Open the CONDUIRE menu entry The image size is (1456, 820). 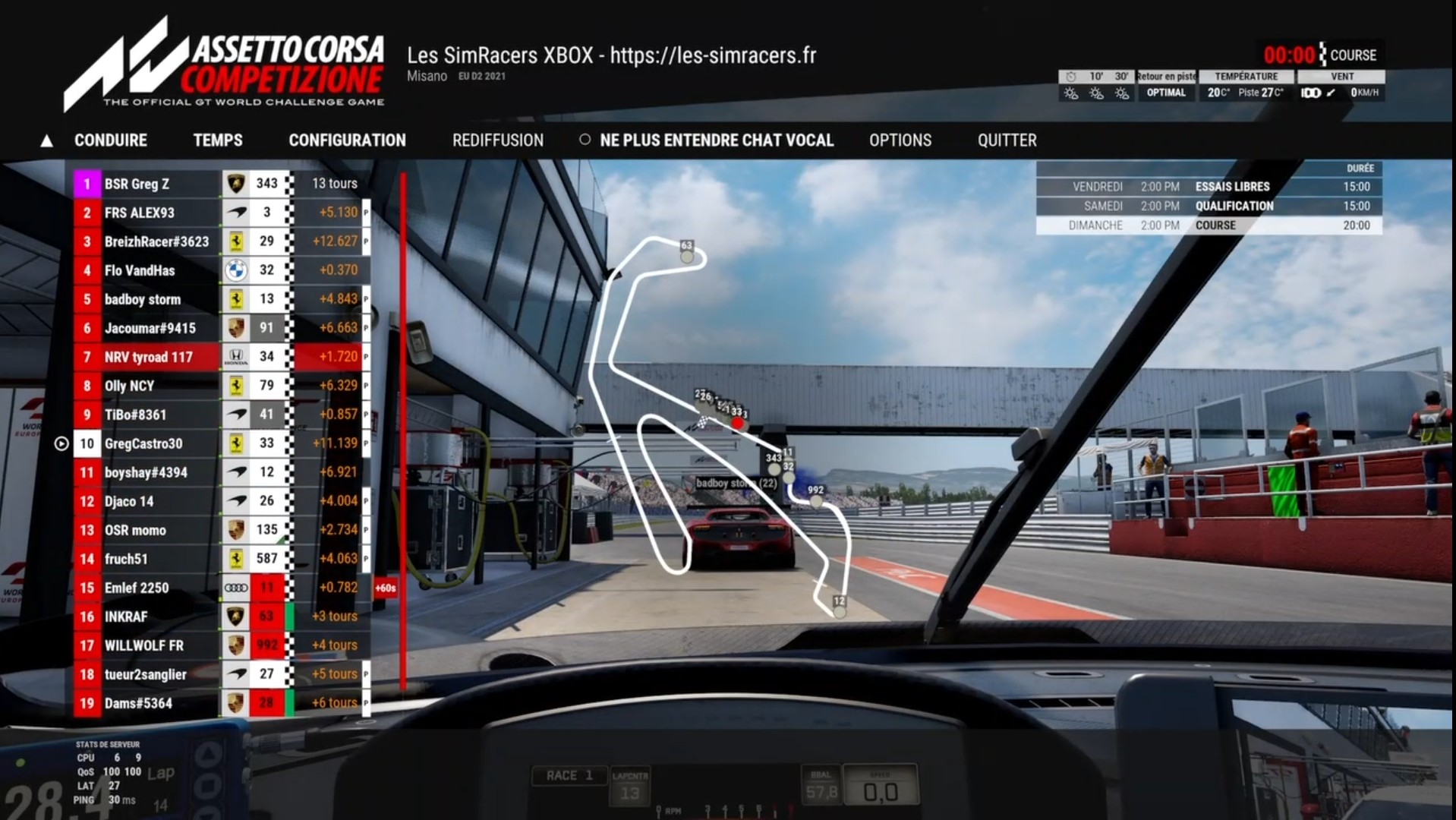click(111, 140)
